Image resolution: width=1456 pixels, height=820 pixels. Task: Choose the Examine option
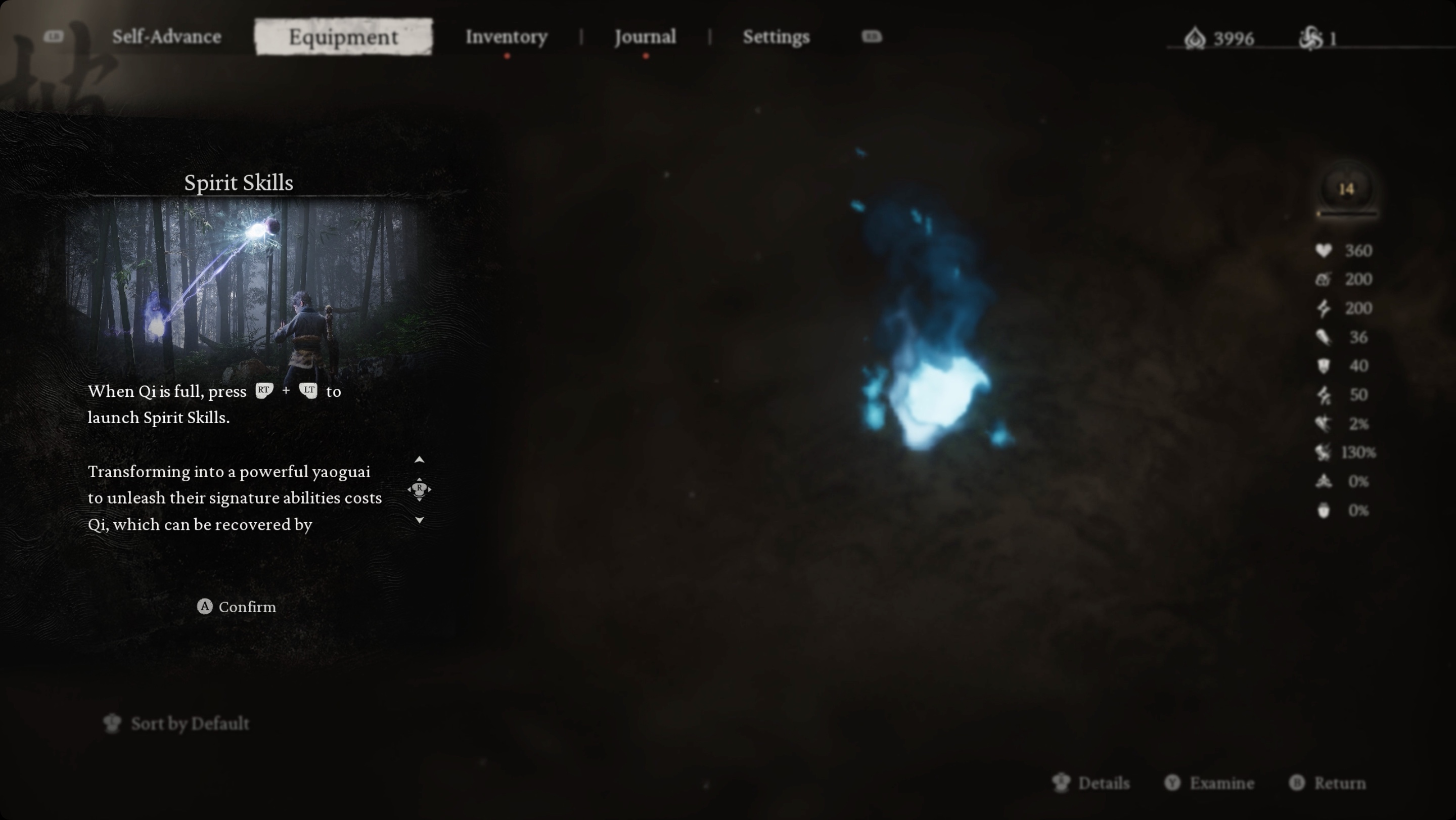(x=1210, y=783)
